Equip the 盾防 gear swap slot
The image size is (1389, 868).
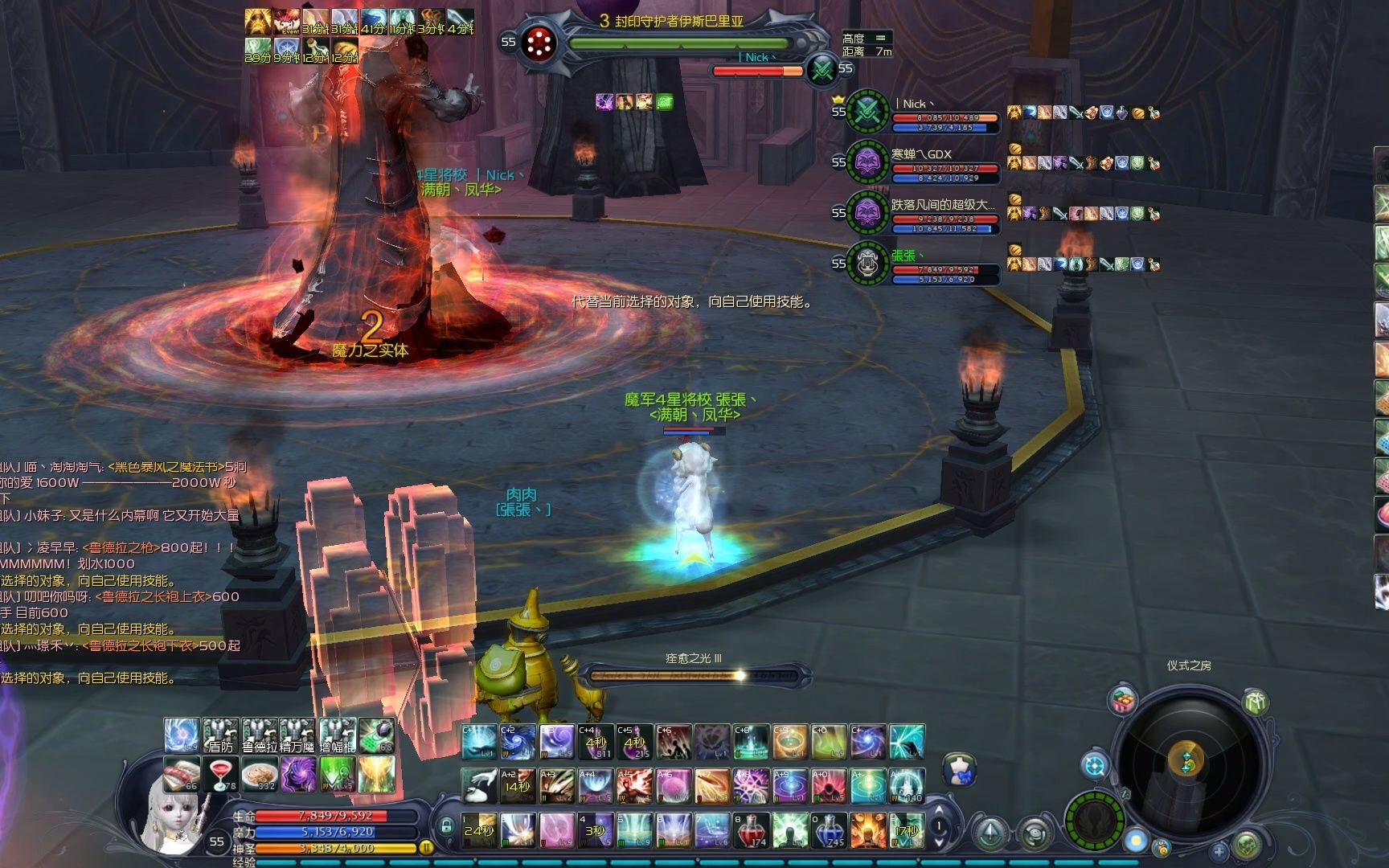220,735
